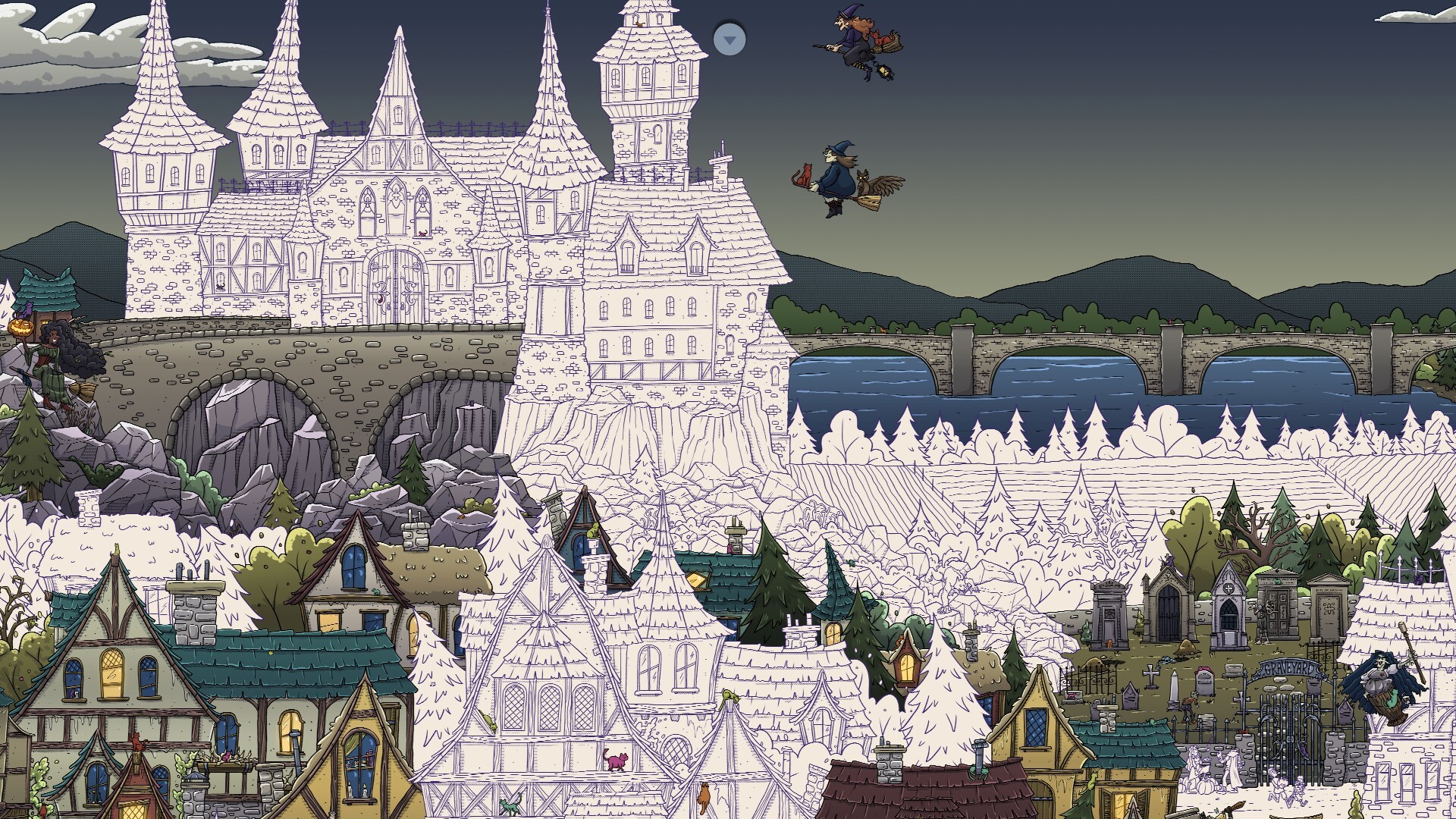Open the circular down-arrow panel at top

pyautogui.click(x=730, y=39)
